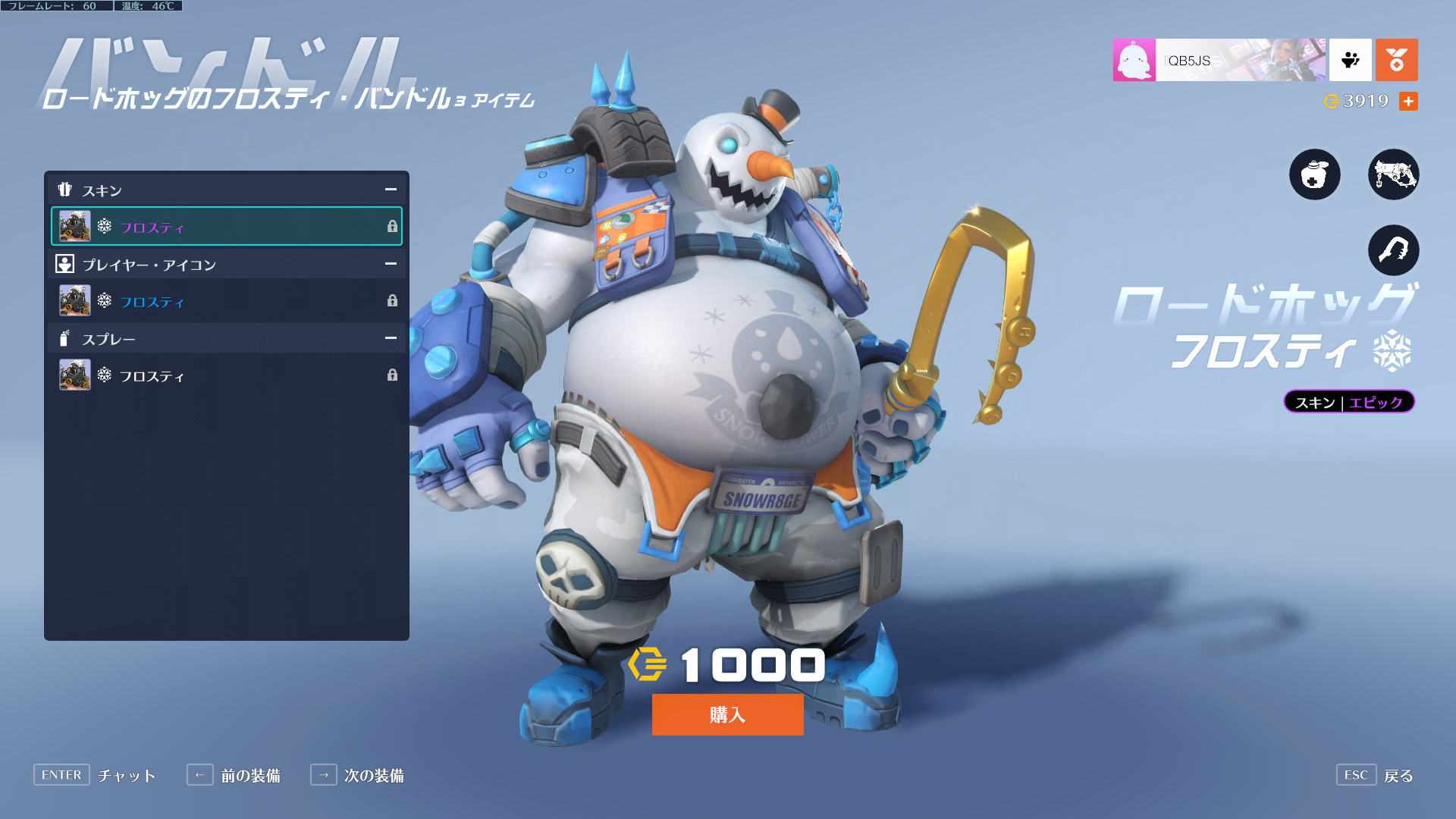The height and width of the screenshot is (819, 1456).
Task: Click the orange 購入 purchase button
Action: click(727, 714)
